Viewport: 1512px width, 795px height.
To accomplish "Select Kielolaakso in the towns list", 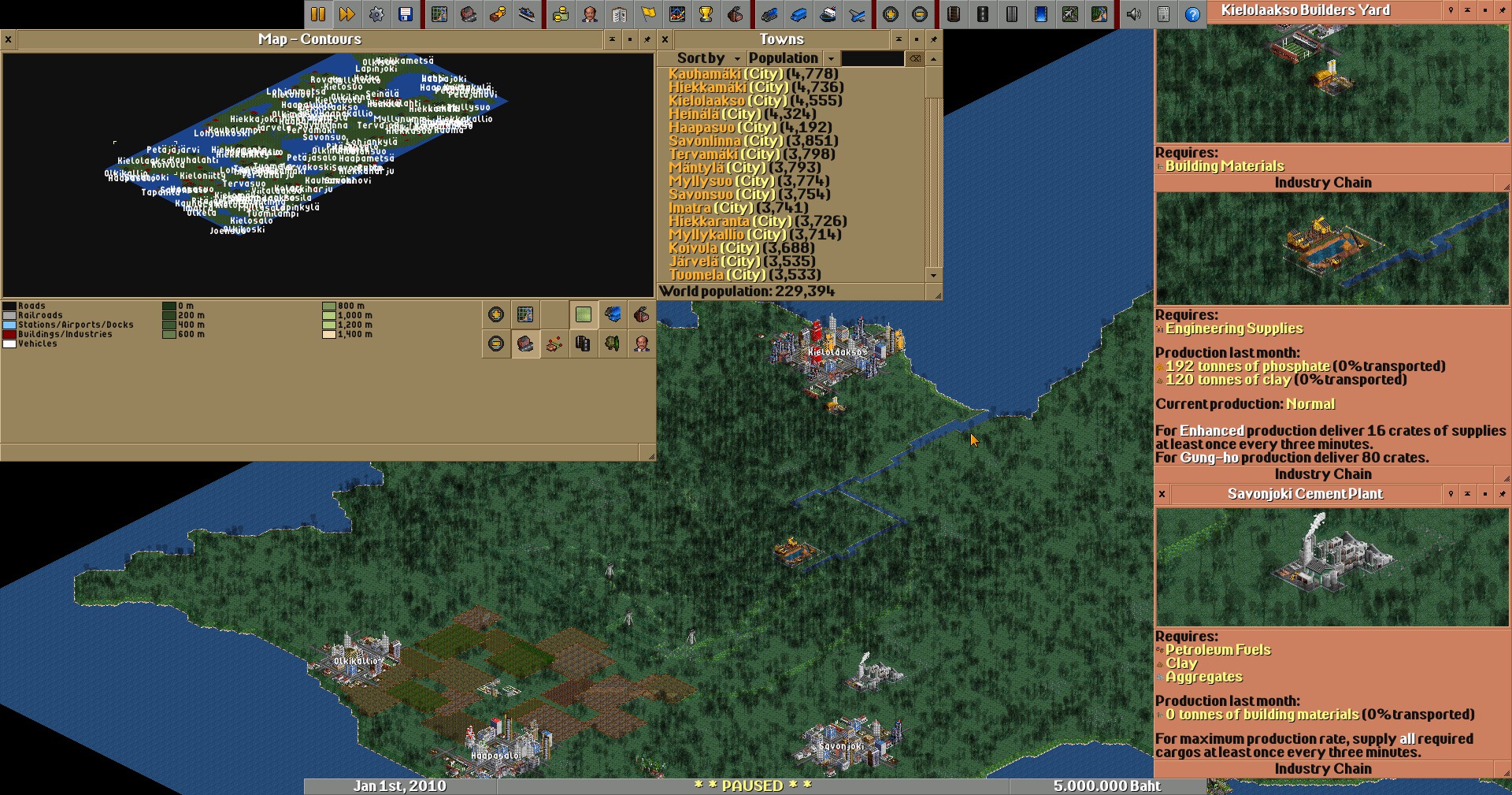I will click(706, 101).
